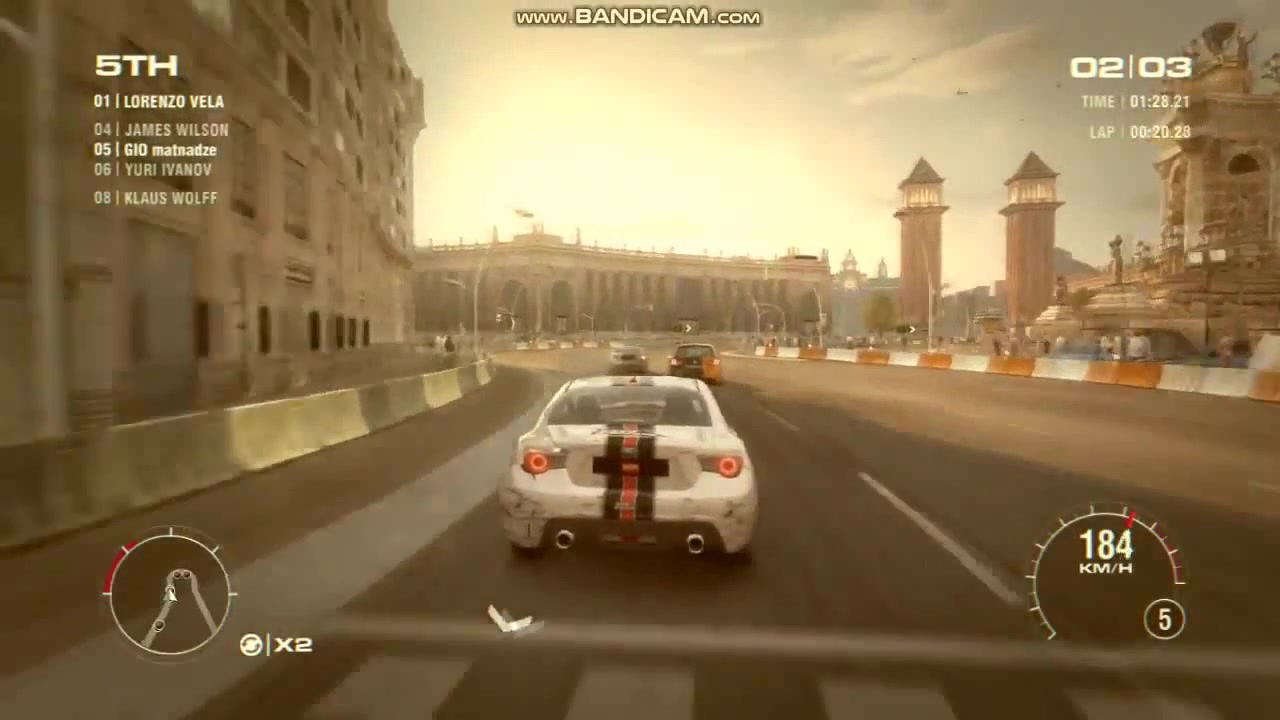The image size is (1280, 720).
Task: Select the X2 flashback multiplier indicator
Action: (292, 644)
